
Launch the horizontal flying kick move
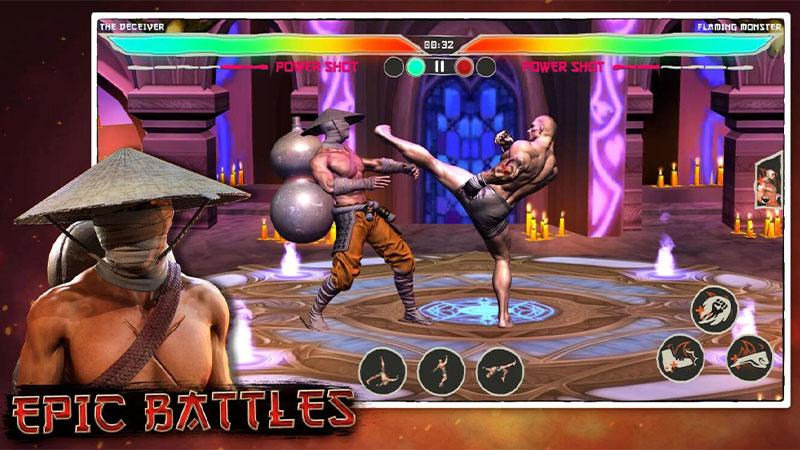[x=500, y=371]
